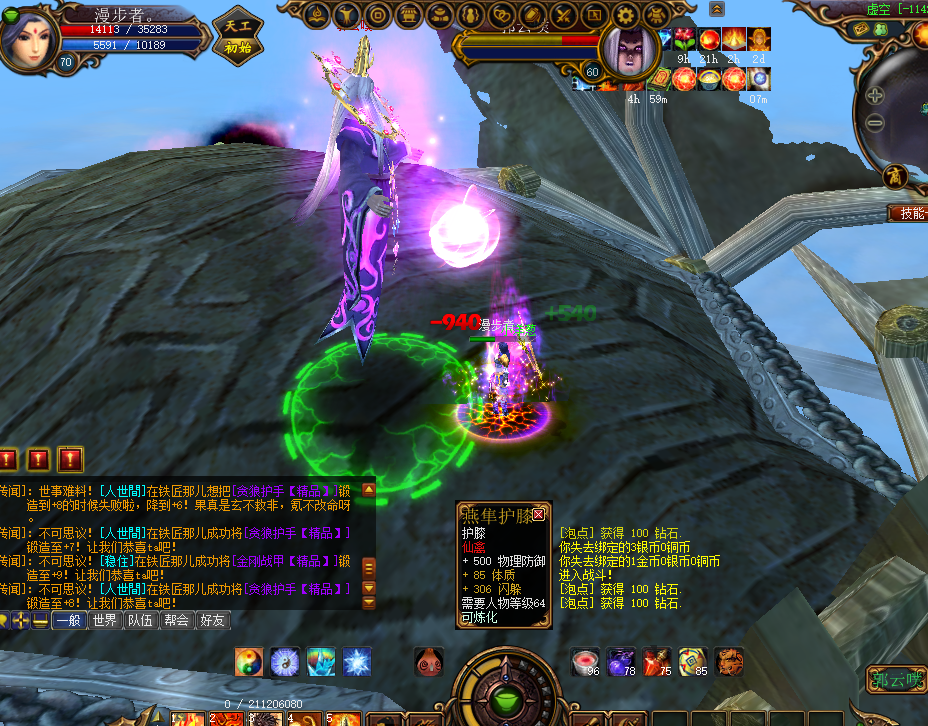This screenshot has height=726, width=928.
Task: Show the 好友 chat tab
Action: [x=211, y=621]
